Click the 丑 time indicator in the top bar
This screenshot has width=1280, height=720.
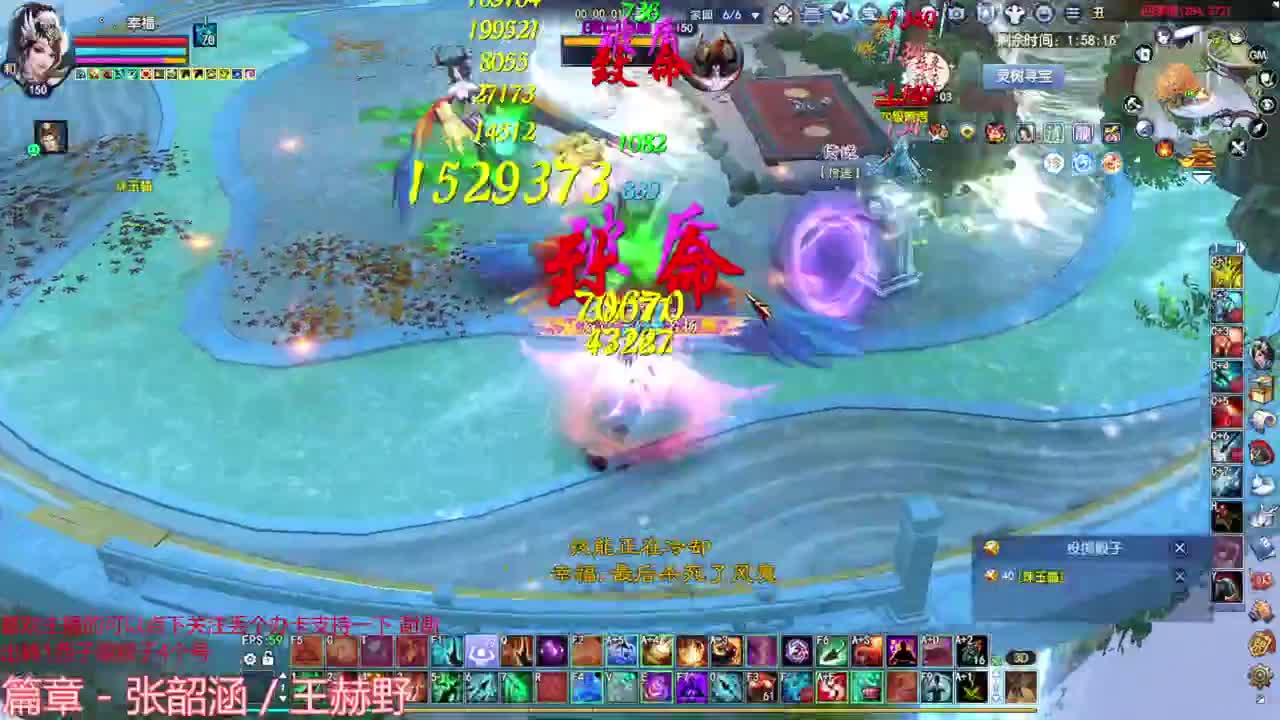[x=1099, y=13]
